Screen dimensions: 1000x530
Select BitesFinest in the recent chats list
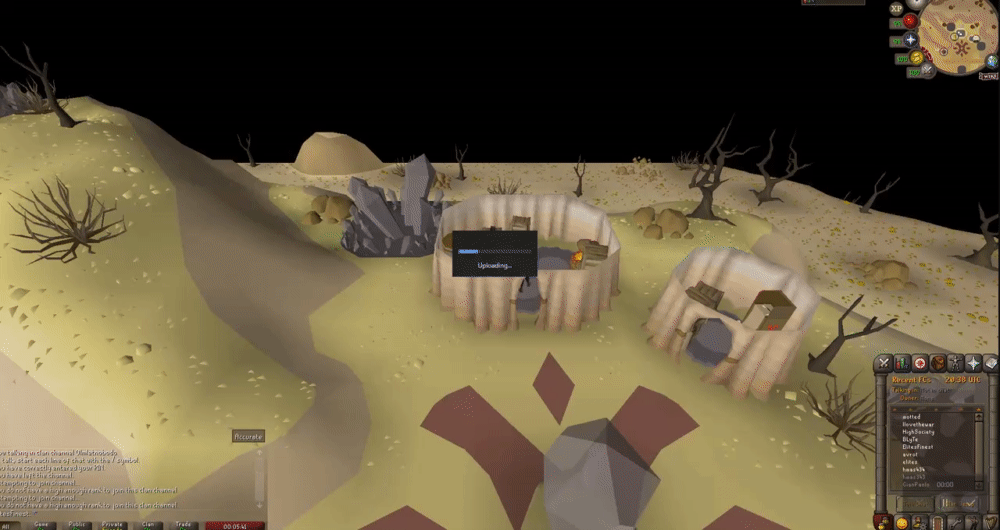917,446
